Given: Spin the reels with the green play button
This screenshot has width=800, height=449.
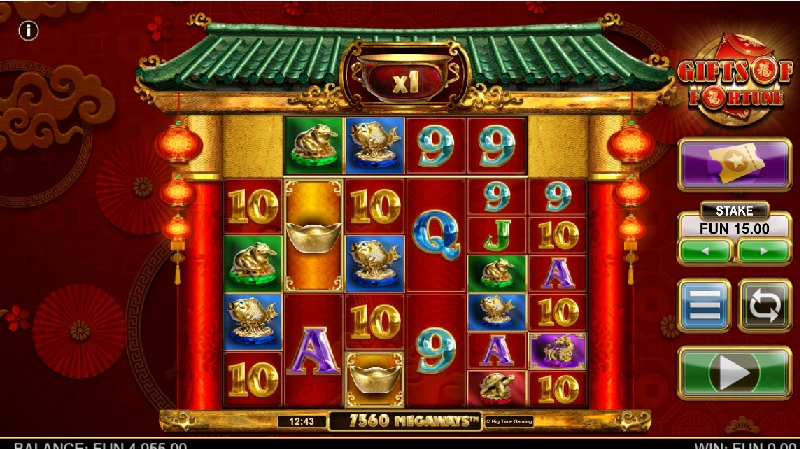Looking at the screenshot, I should pos(735,374).
